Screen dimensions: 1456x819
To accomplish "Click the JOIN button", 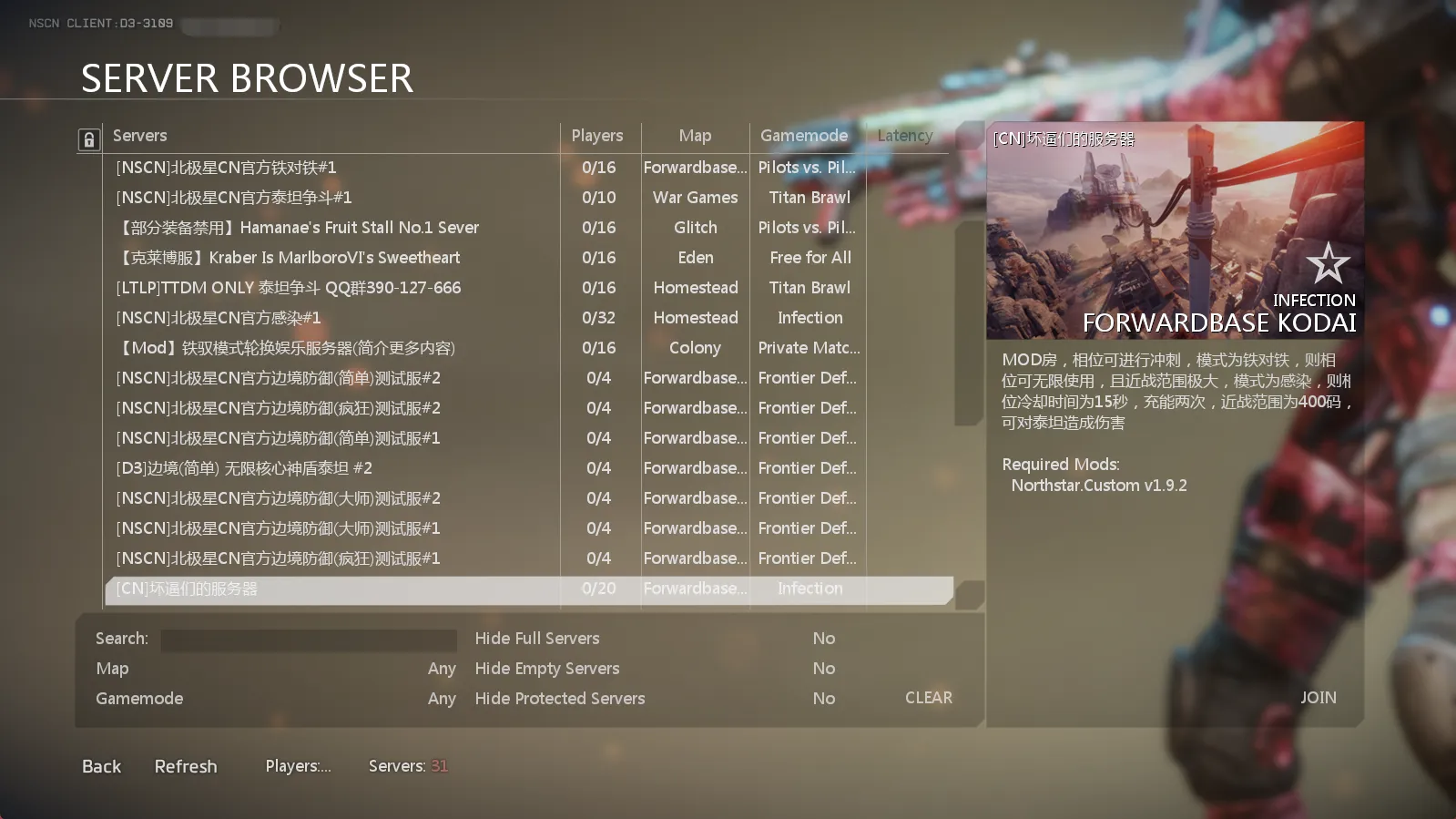I will pyautogui.click(x=1318, y=697).
